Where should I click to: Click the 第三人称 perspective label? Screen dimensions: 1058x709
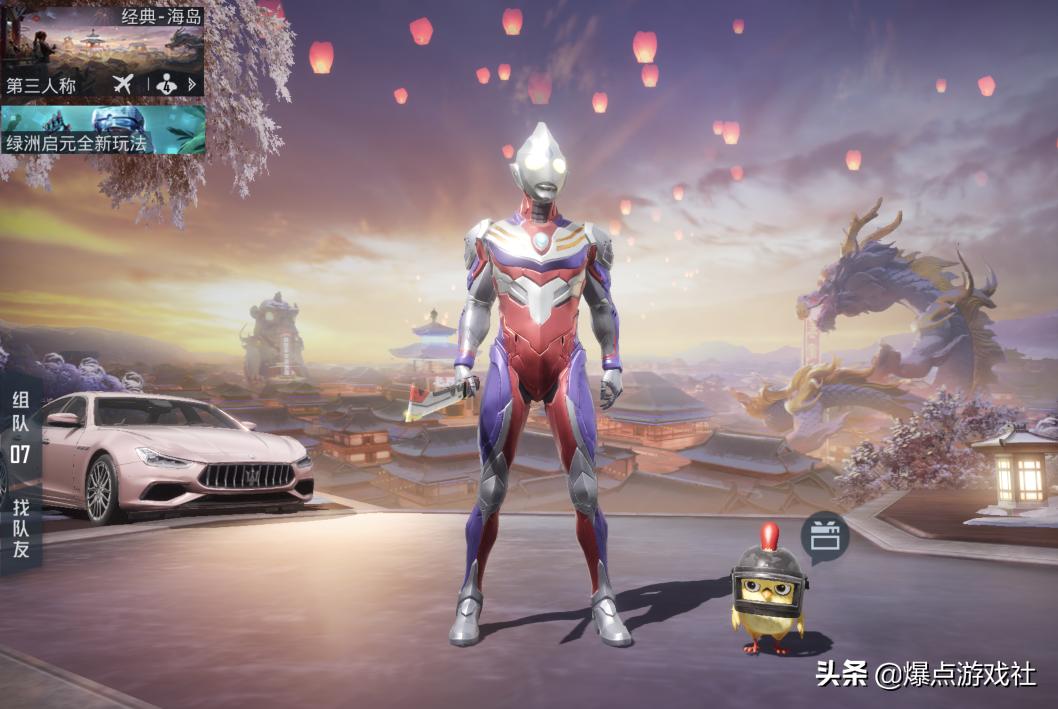[x=41, y=85]
